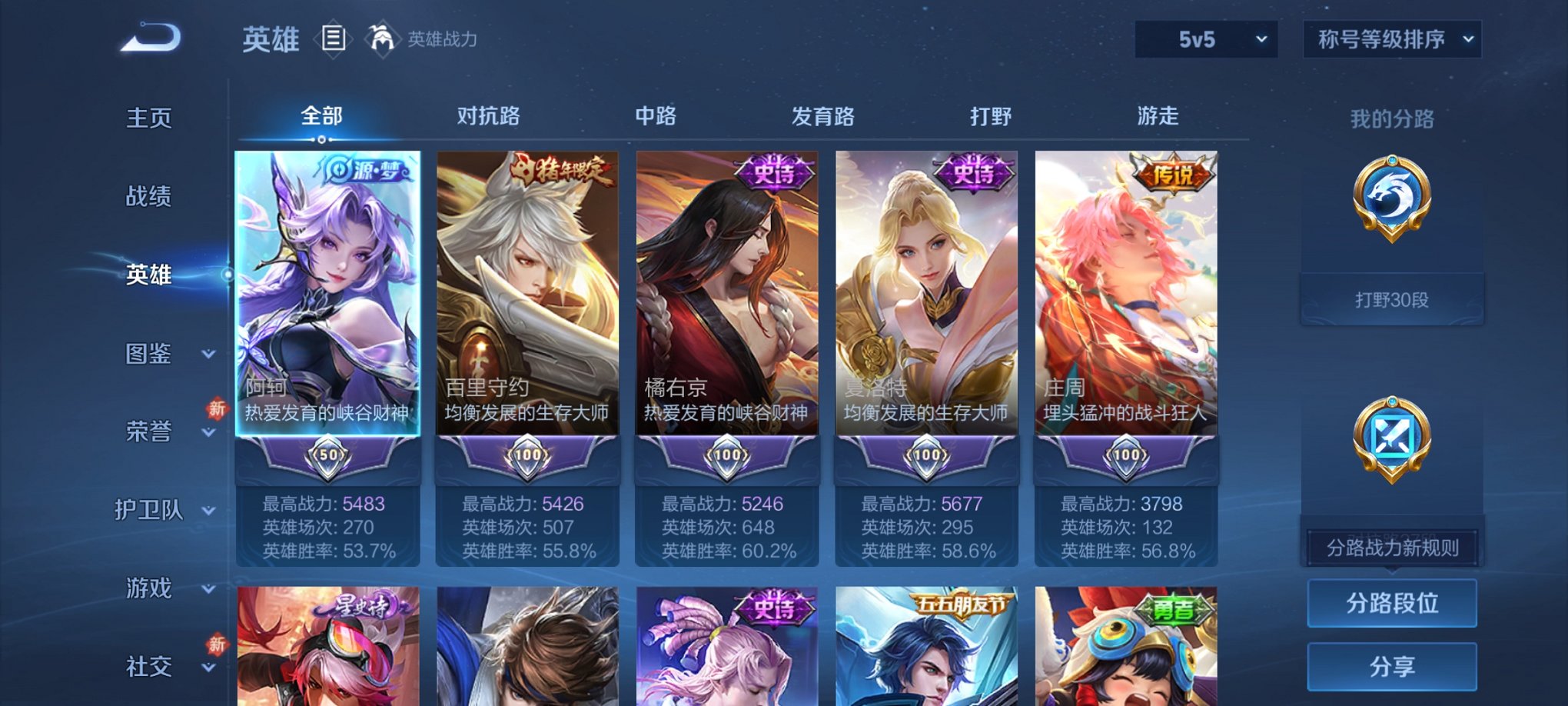Image resolution: width=1568 pixels, height=706 pixels.
Task: Click the list icon beside the 英雄 title
Action: click(334, 37)
